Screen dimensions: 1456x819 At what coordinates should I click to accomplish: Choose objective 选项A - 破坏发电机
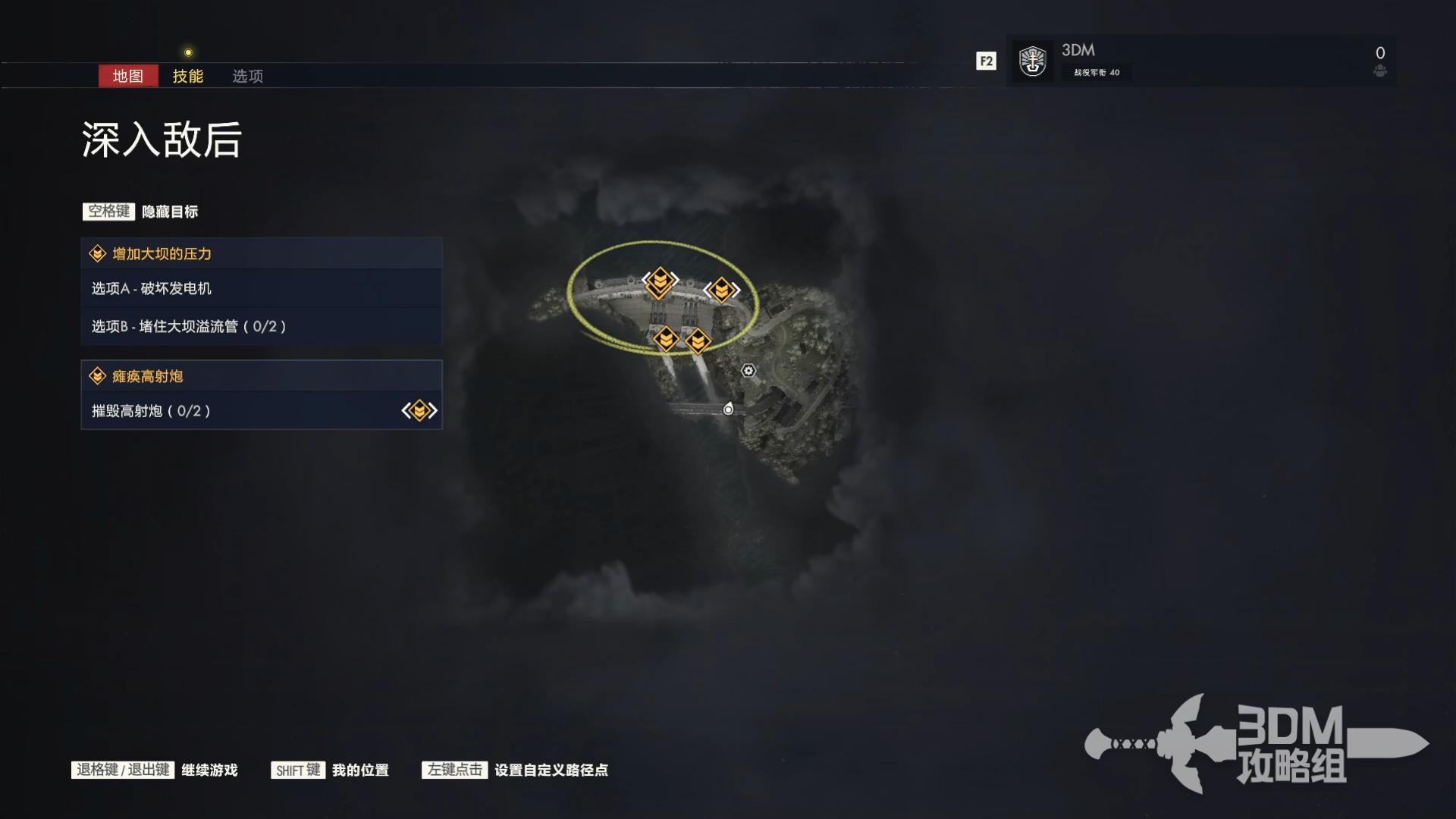pos(261,288)
